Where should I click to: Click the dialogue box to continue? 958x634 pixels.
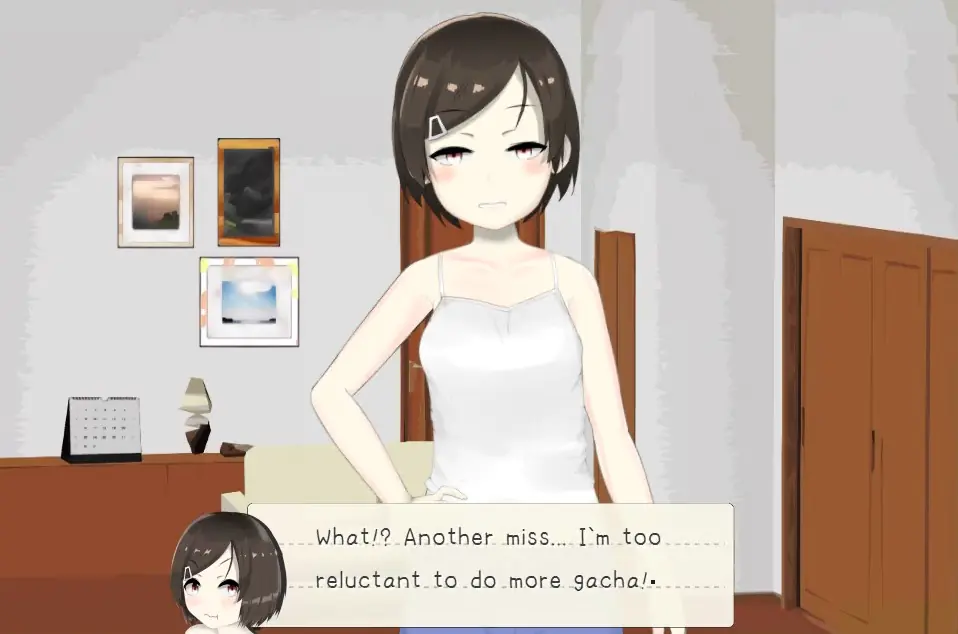[490, 562]
